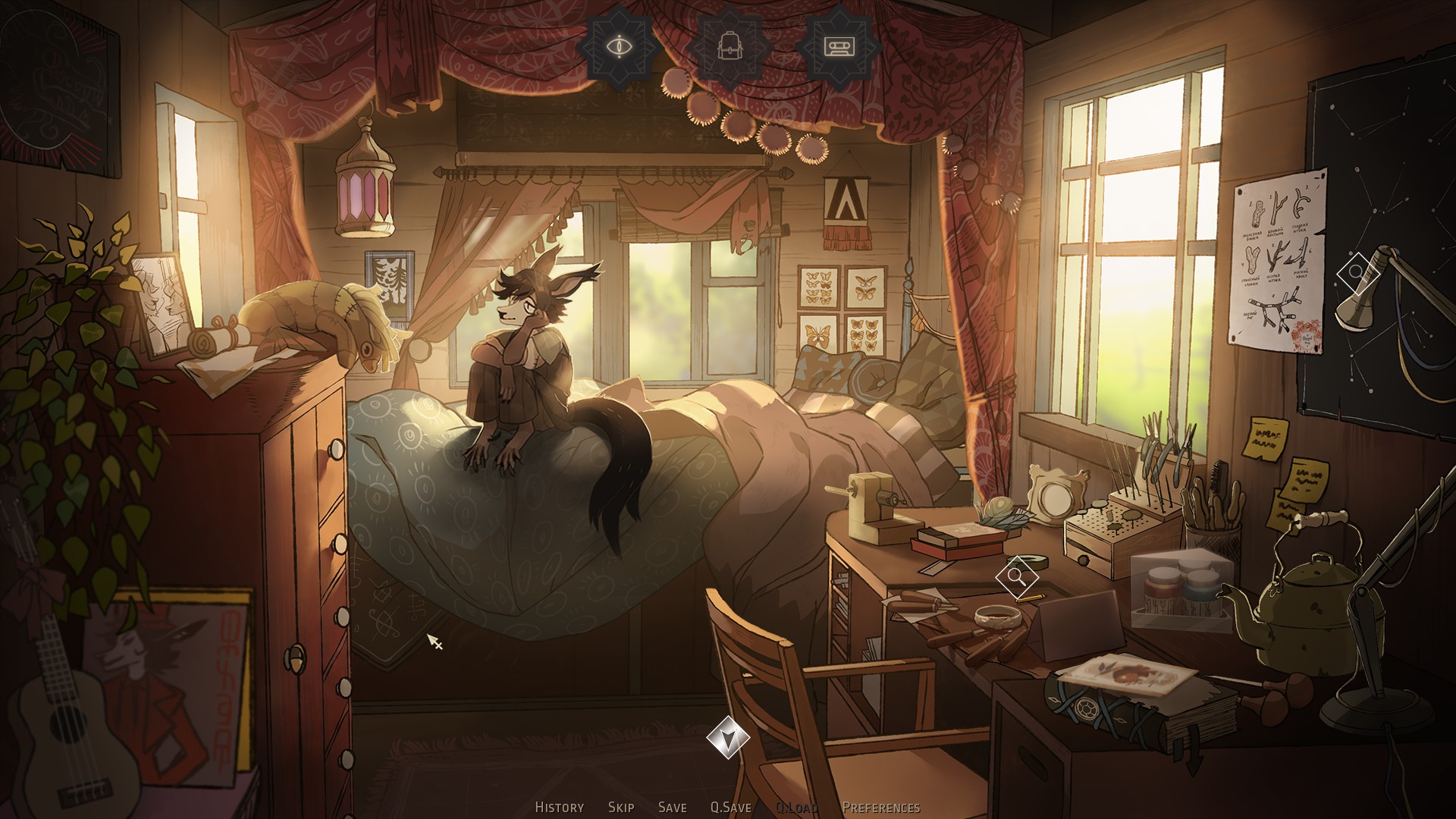Screen dimensions: 1456x819
Task: Open the cassette tape menu
Action: point(839,47)
